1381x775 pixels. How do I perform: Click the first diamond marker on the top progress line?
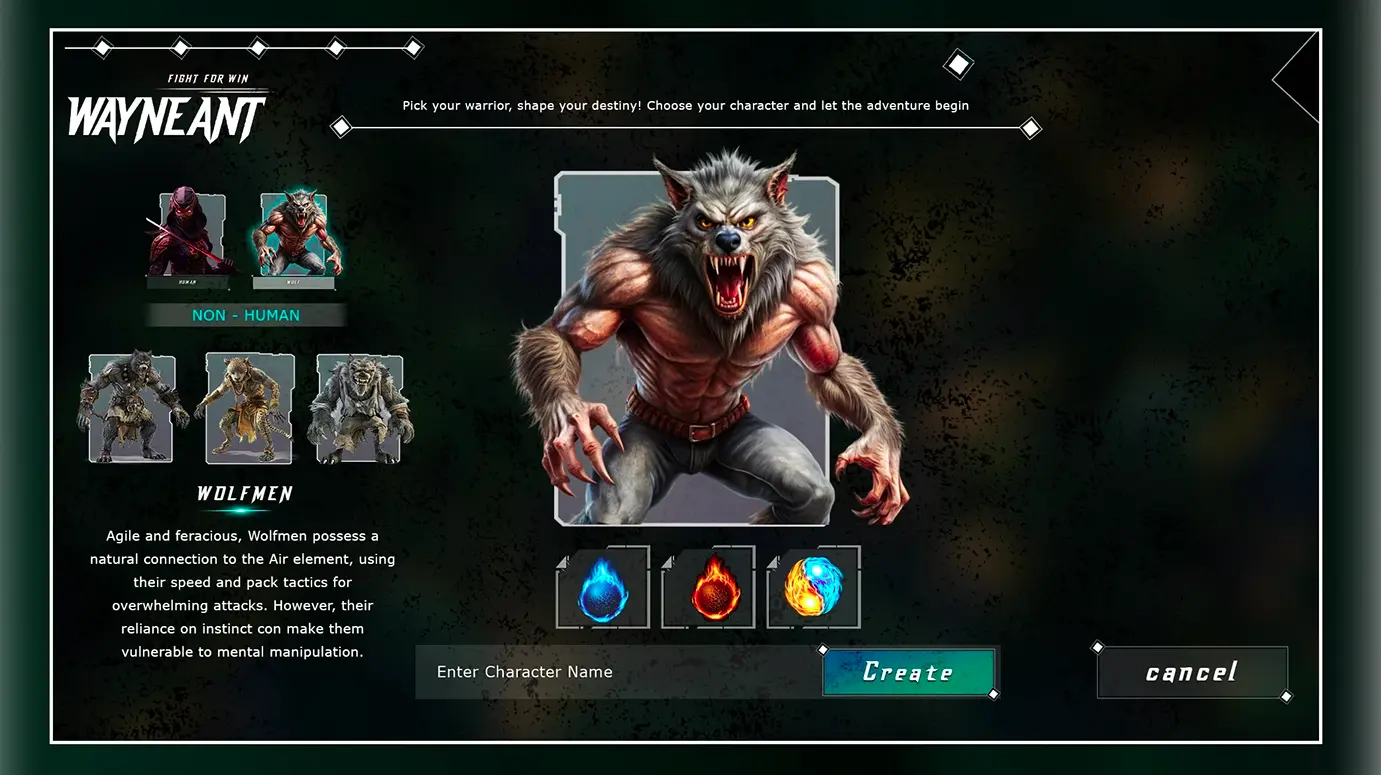coord(100,46)
